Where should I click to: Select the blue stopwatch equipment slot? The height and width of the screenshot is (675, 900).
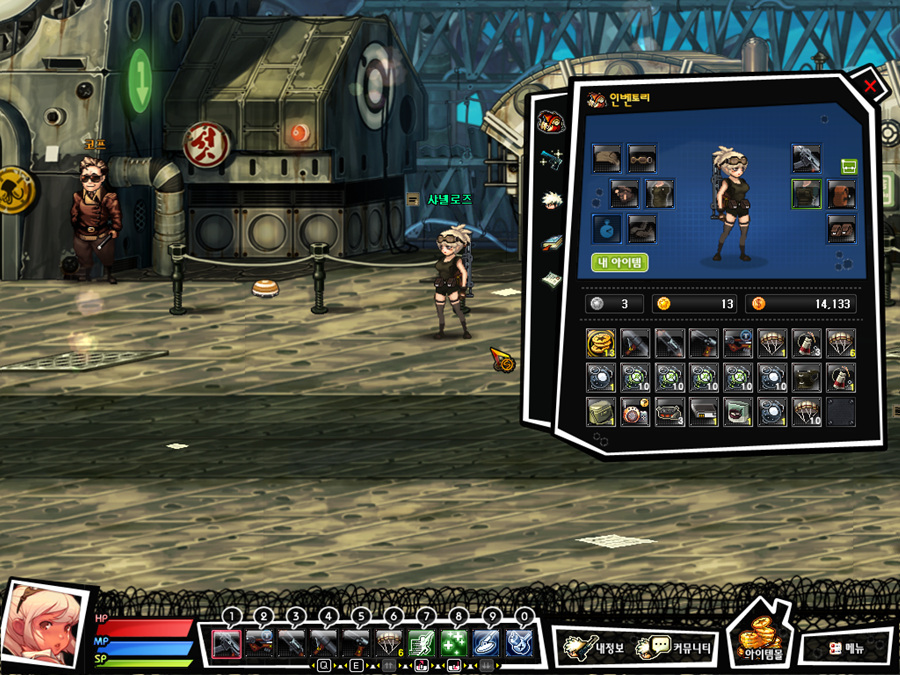pyautogui.click(x=607, y=229)
